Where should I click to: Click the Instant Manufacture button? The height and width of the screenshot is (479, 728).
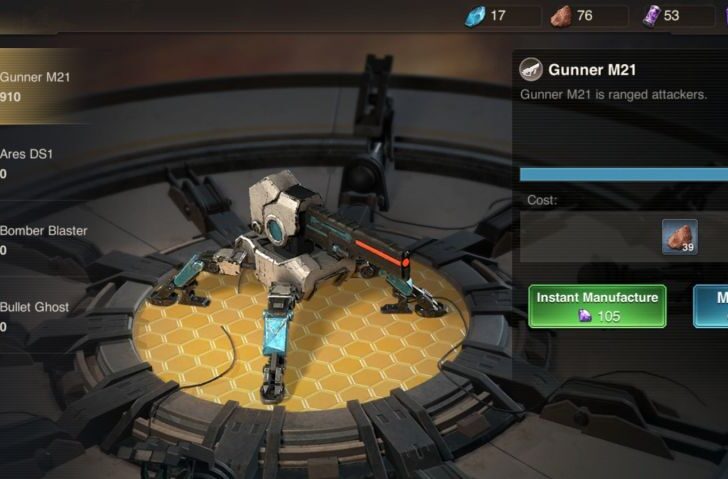click(597, 306)
